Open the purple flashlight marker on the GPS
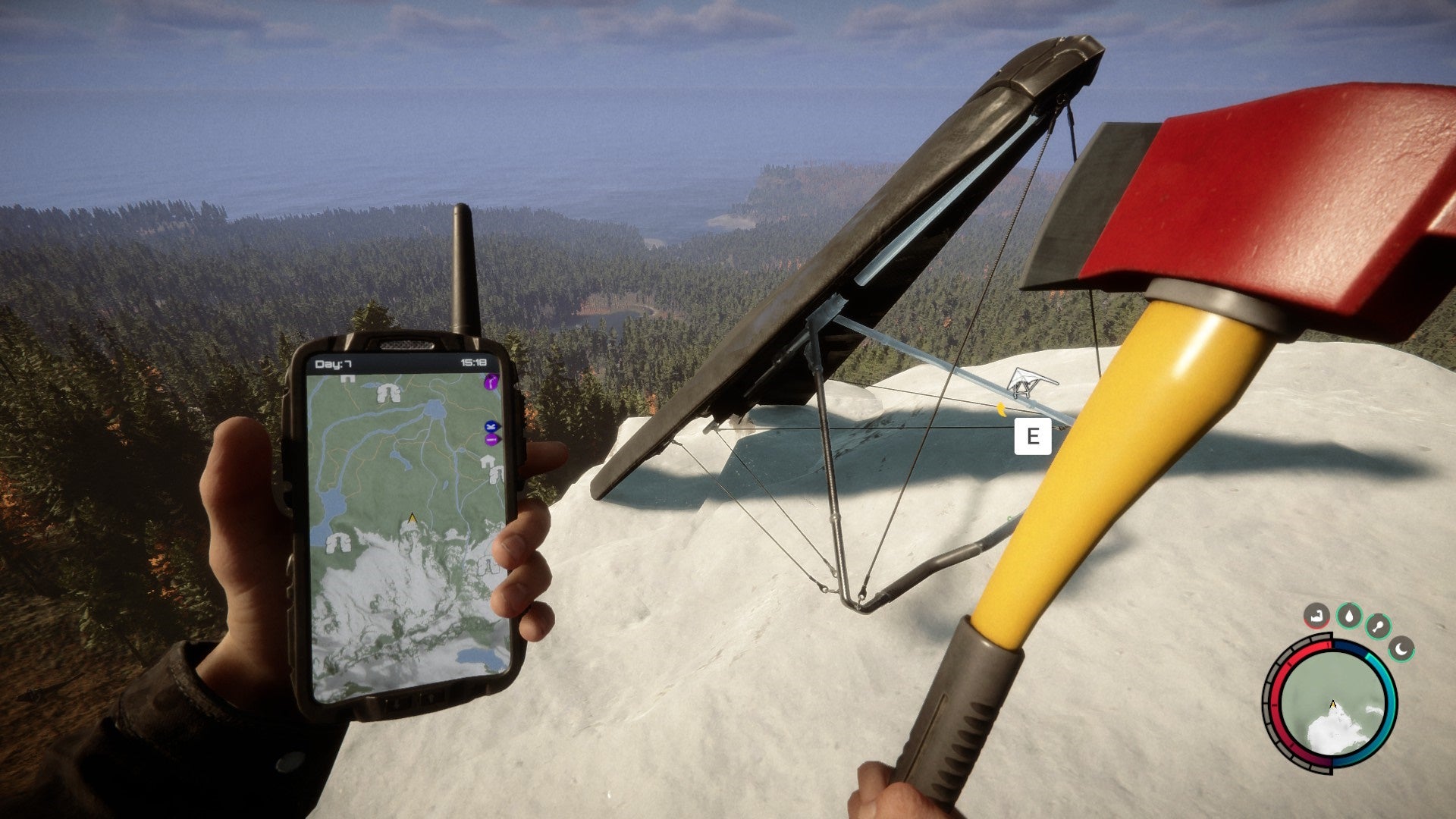Viewport: 1456px width, 819px height. pyautogui.click(x=491, y=382)
